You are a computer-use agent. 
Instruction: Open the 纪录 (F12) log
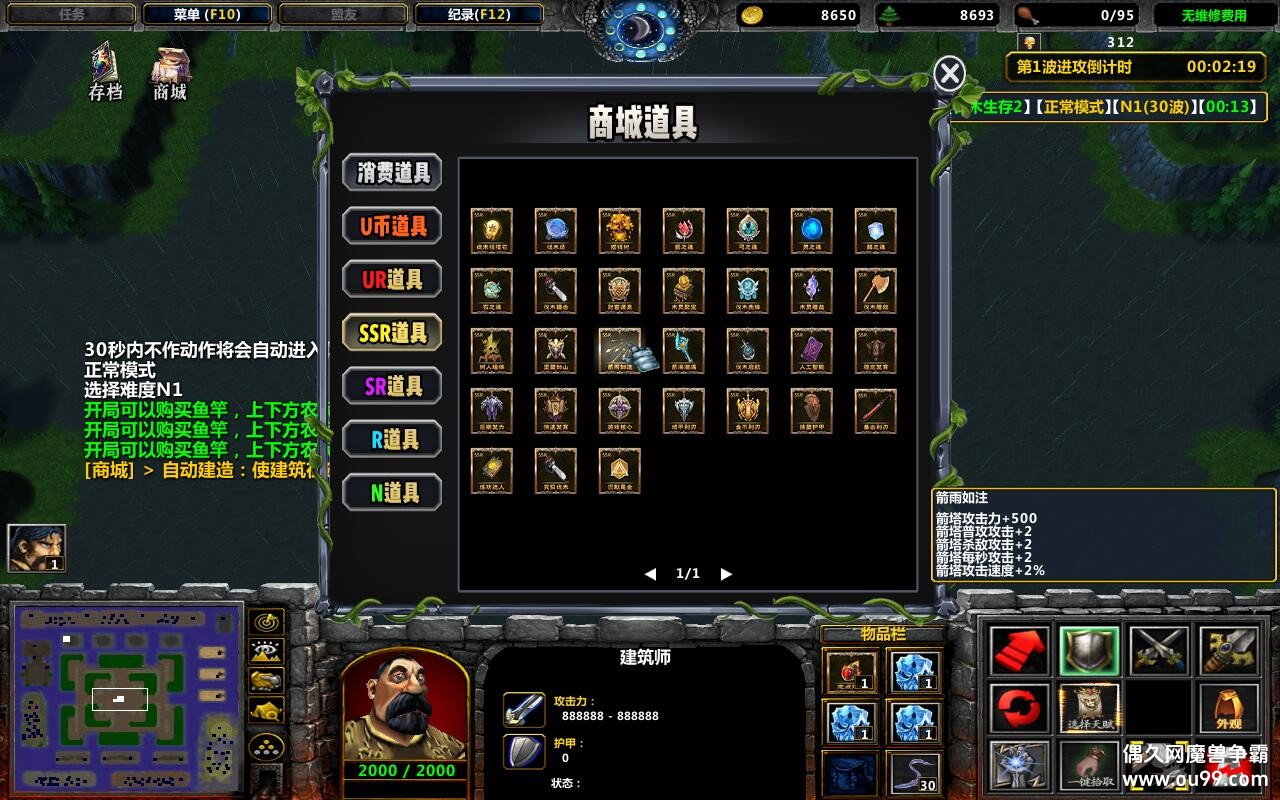tap(478, 15)
